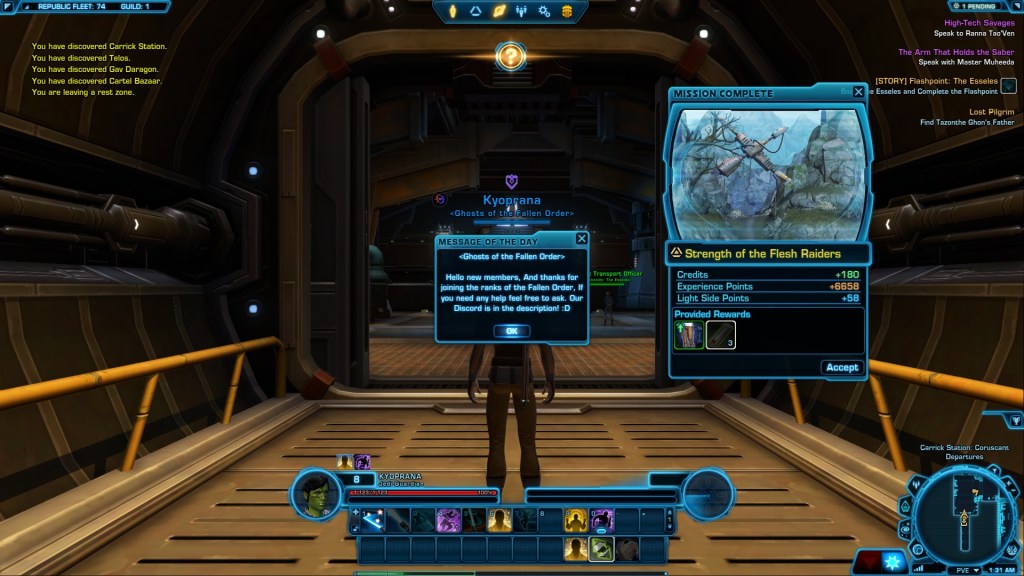Use the green highlighted item on the lower bar
Viewport: 1024px width, 576px height.
click(x=600, y=548)
